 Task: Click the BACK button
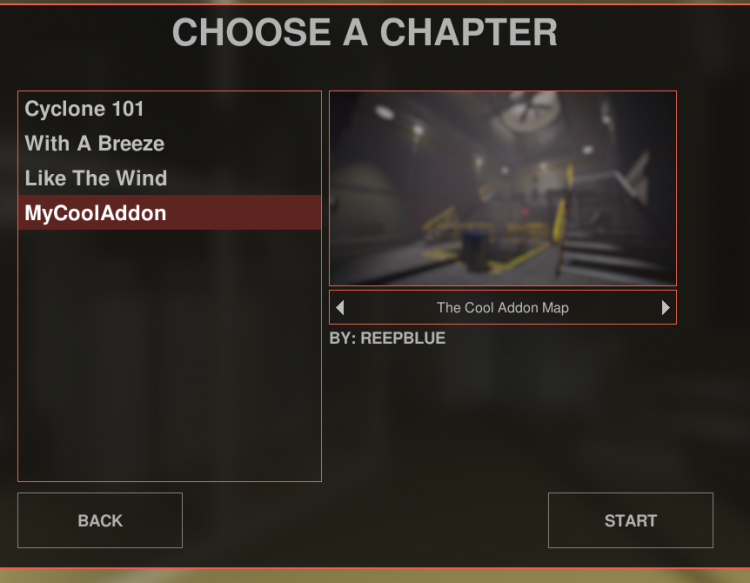(x=100, y=520)
